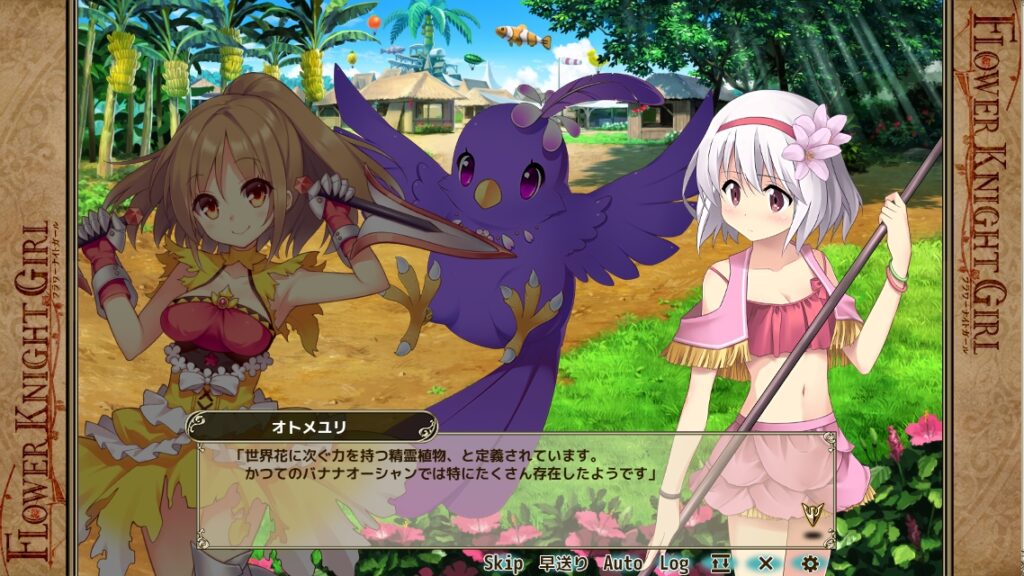
Task: Activate the 早送り fast-forward option
Action: pyautogui.click(x=562, y=564)
